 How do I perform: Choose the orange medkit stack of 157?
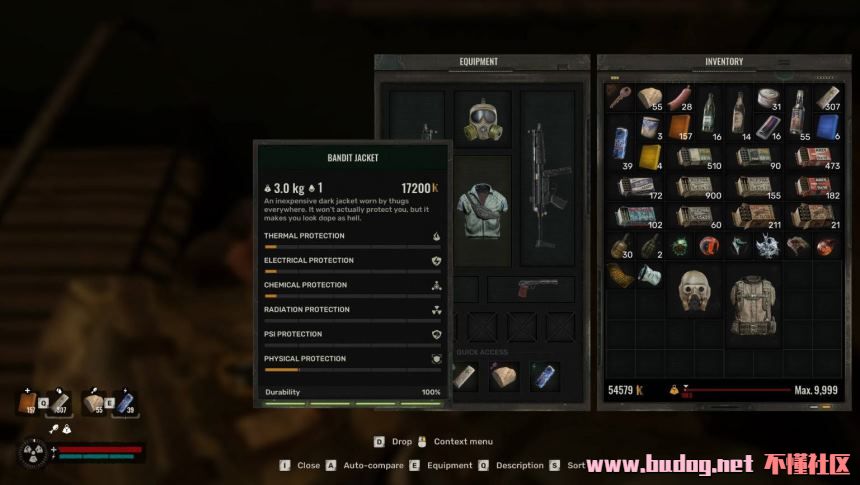(679, 129)
